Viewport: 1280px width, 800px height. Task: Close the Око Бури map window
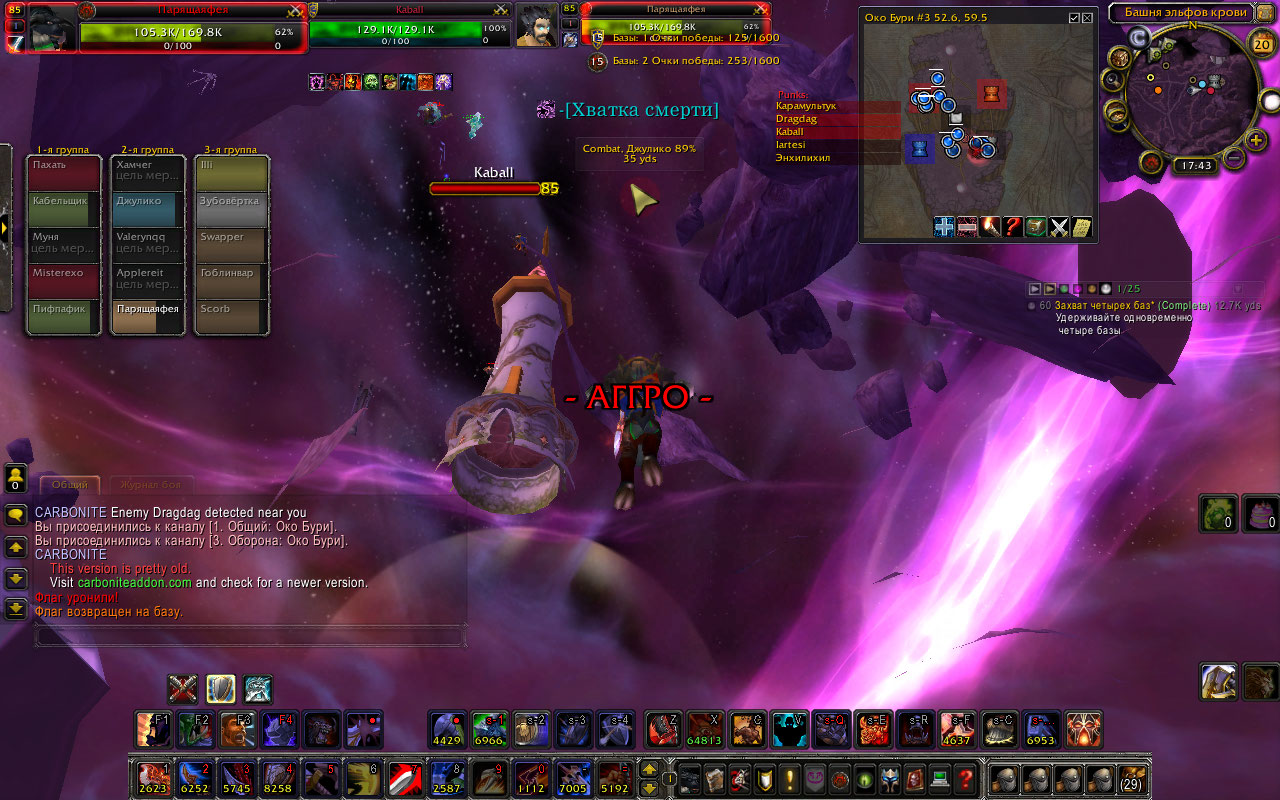coord(1087,18)
